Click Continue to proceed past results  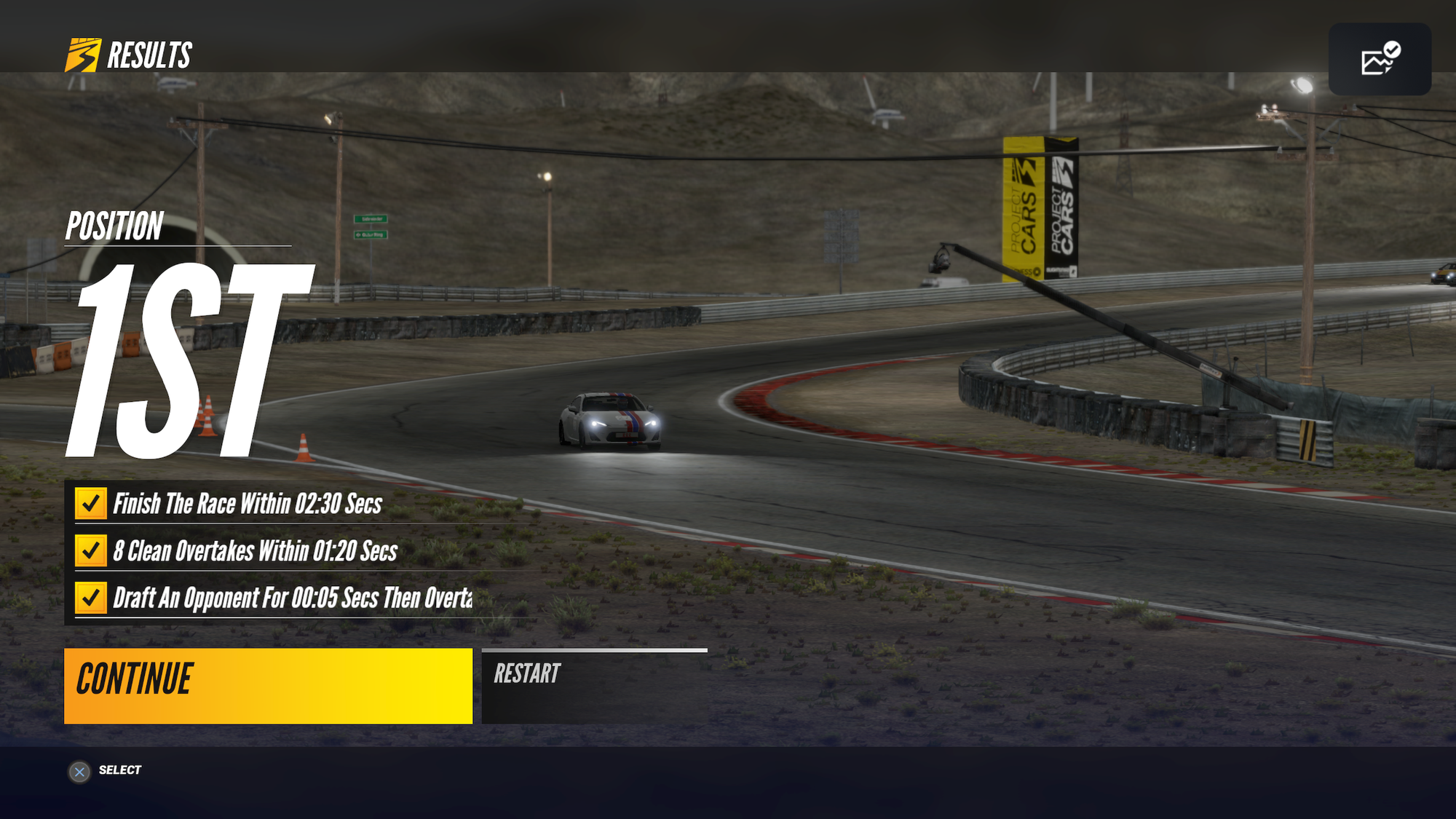point(269,684)
